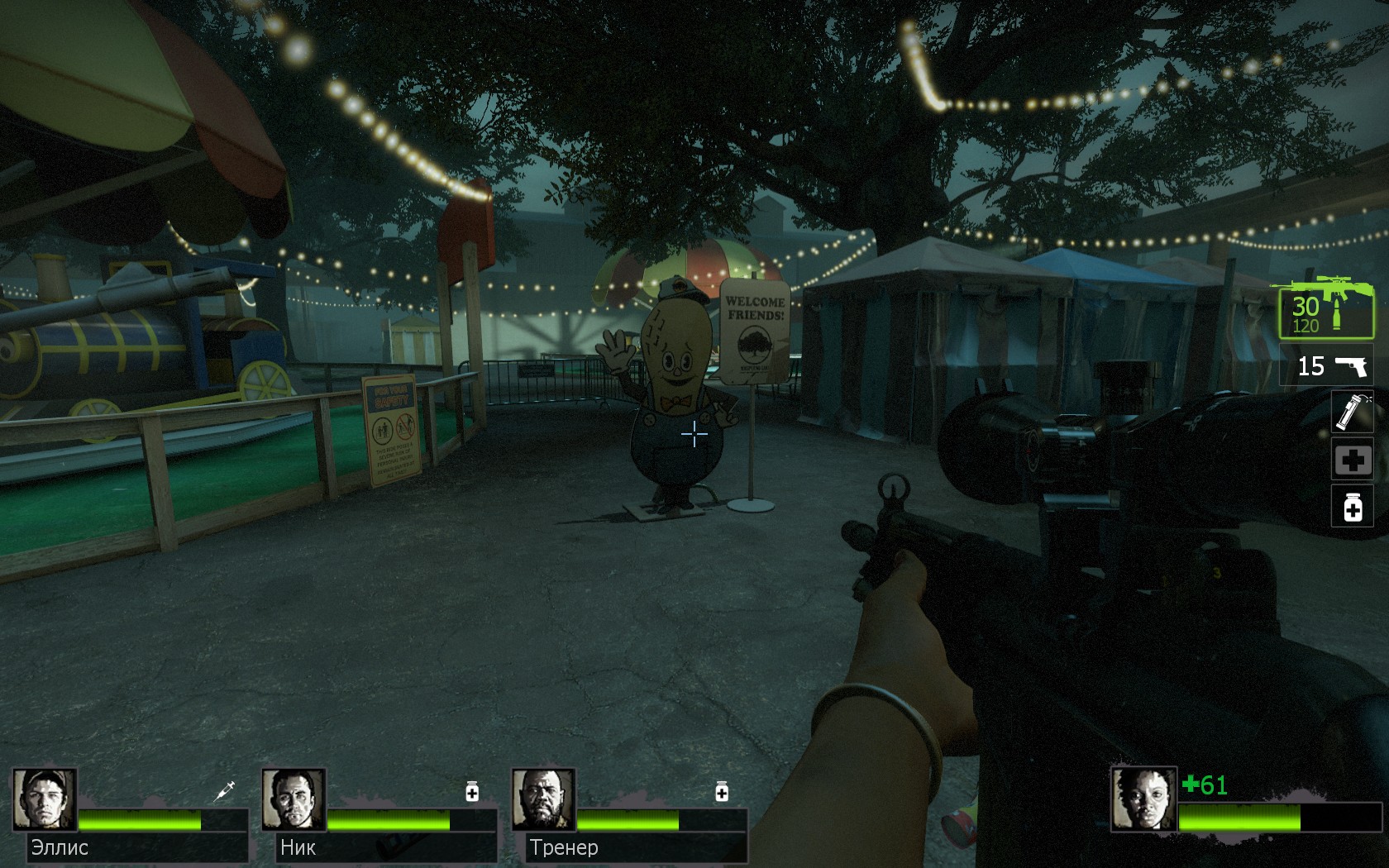Click the pills icon beside Coach

722,792
